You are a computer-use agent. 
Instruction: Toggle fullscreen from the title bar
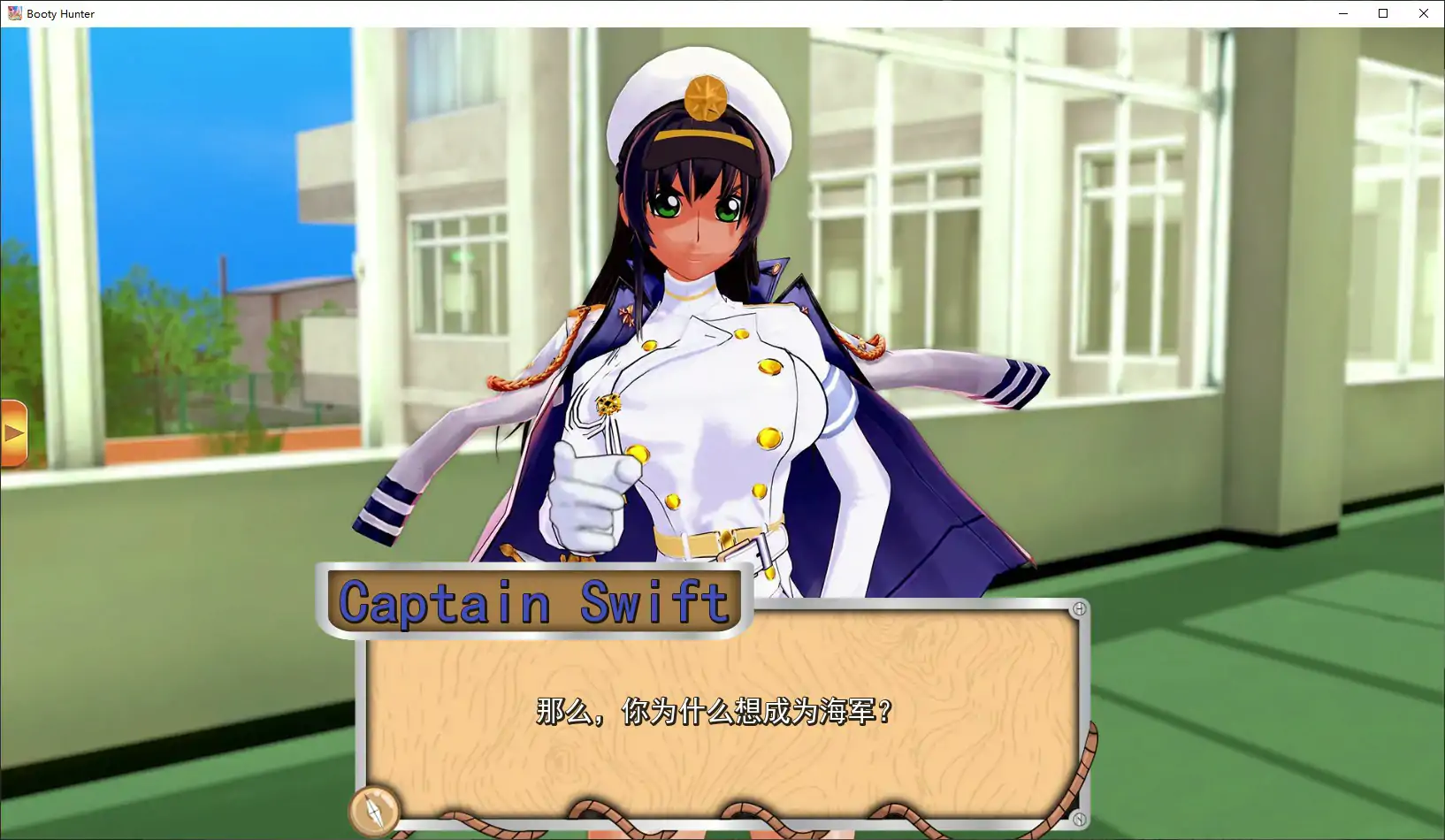click(x=1381, y=13)
